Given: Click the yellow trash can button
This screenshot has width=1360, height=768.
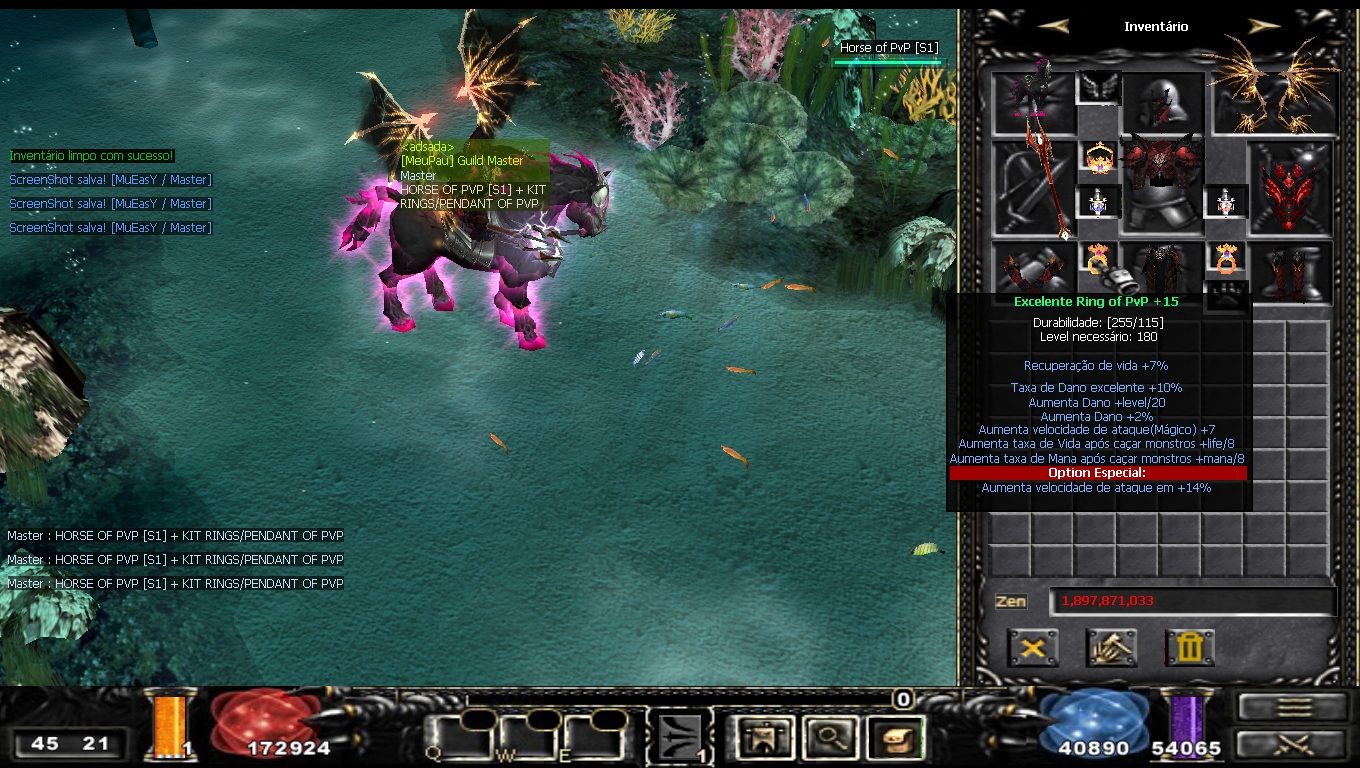Looking at the screenshot, I should pyautogui.click(x=1189, y=648).
